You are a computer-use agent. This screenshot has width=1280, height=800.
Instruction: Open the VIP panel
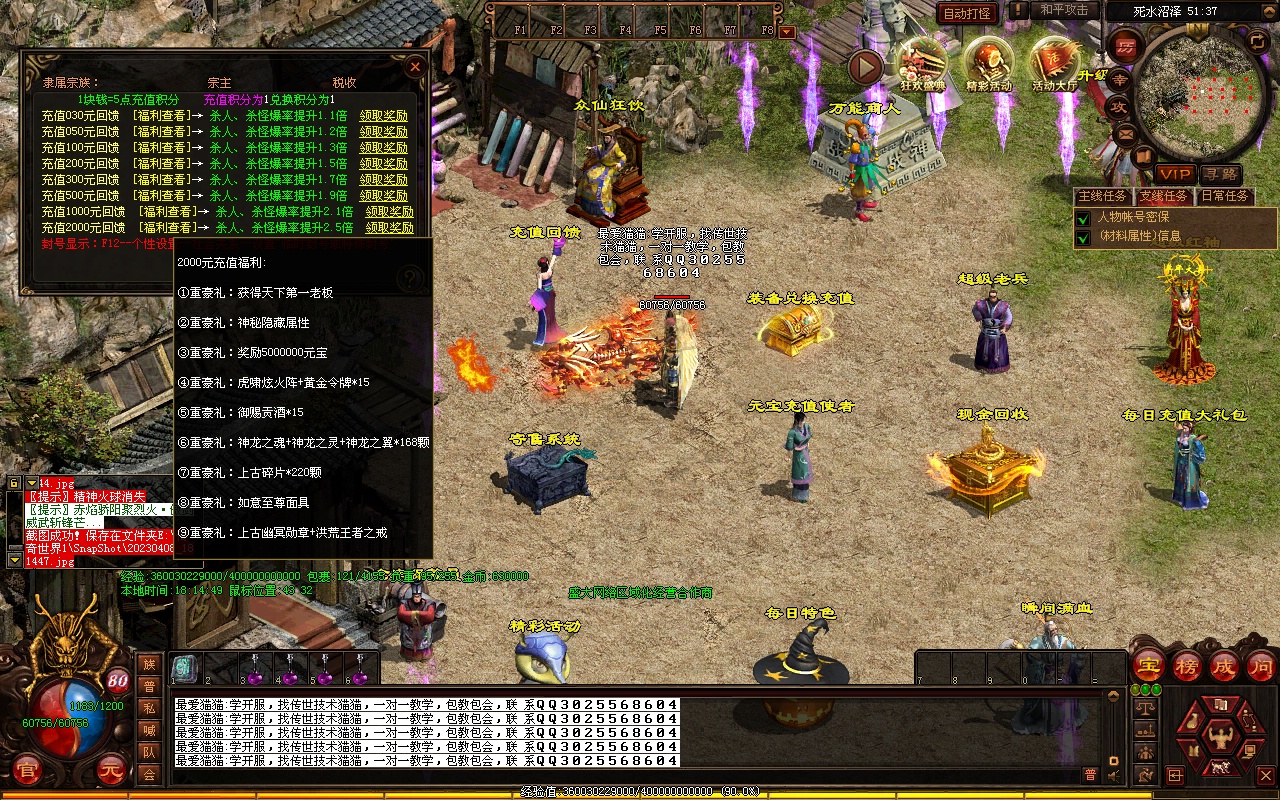pyautogui.click(x=1175, y=174)
